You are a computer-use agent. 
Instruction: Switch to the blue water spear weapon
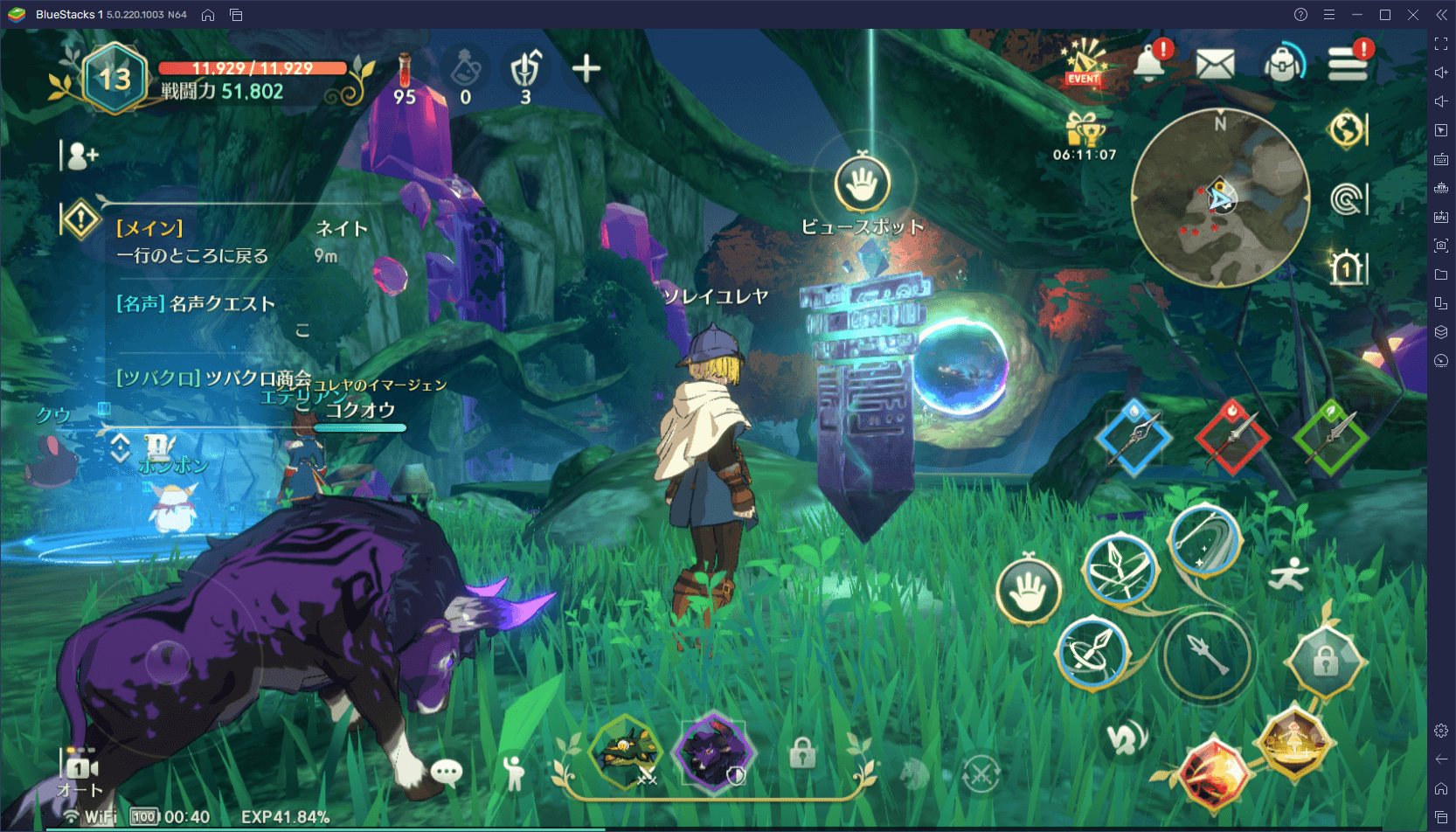point(1134,438)
